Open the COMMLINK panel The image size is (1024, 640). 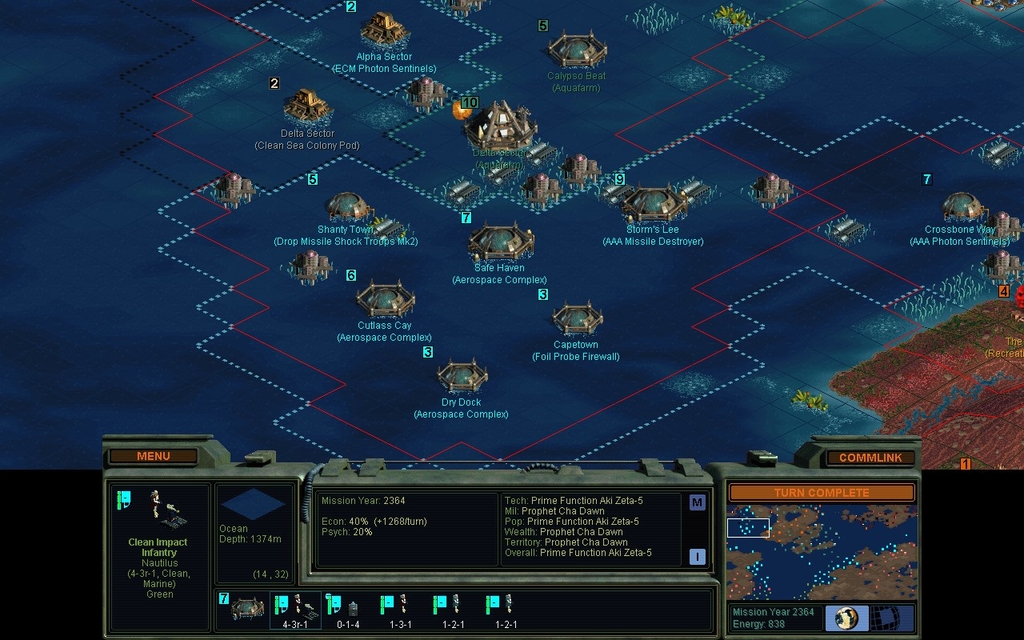coord(870,457)
